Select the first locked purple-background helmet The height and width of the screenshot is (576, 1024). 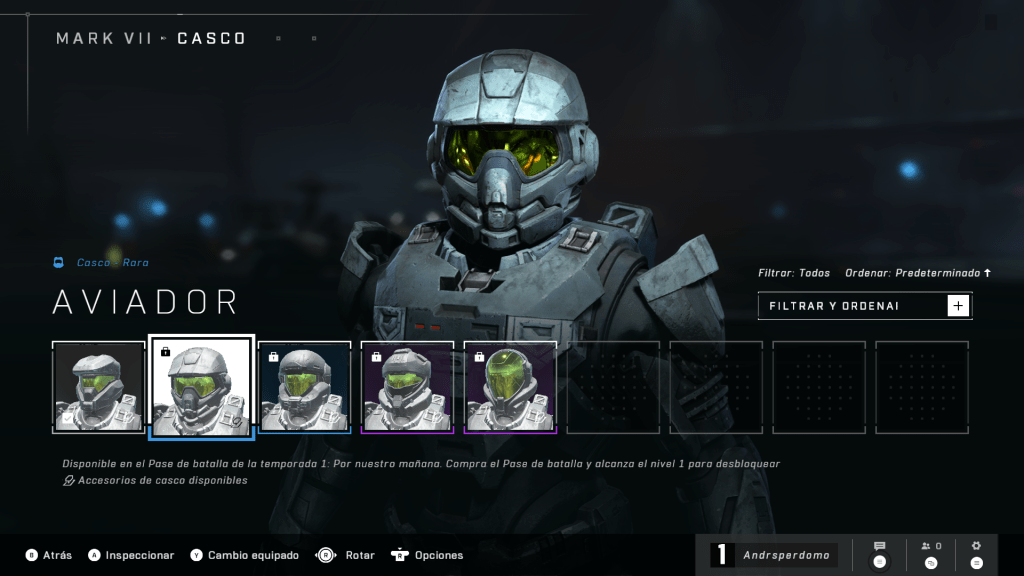point(407,387)
